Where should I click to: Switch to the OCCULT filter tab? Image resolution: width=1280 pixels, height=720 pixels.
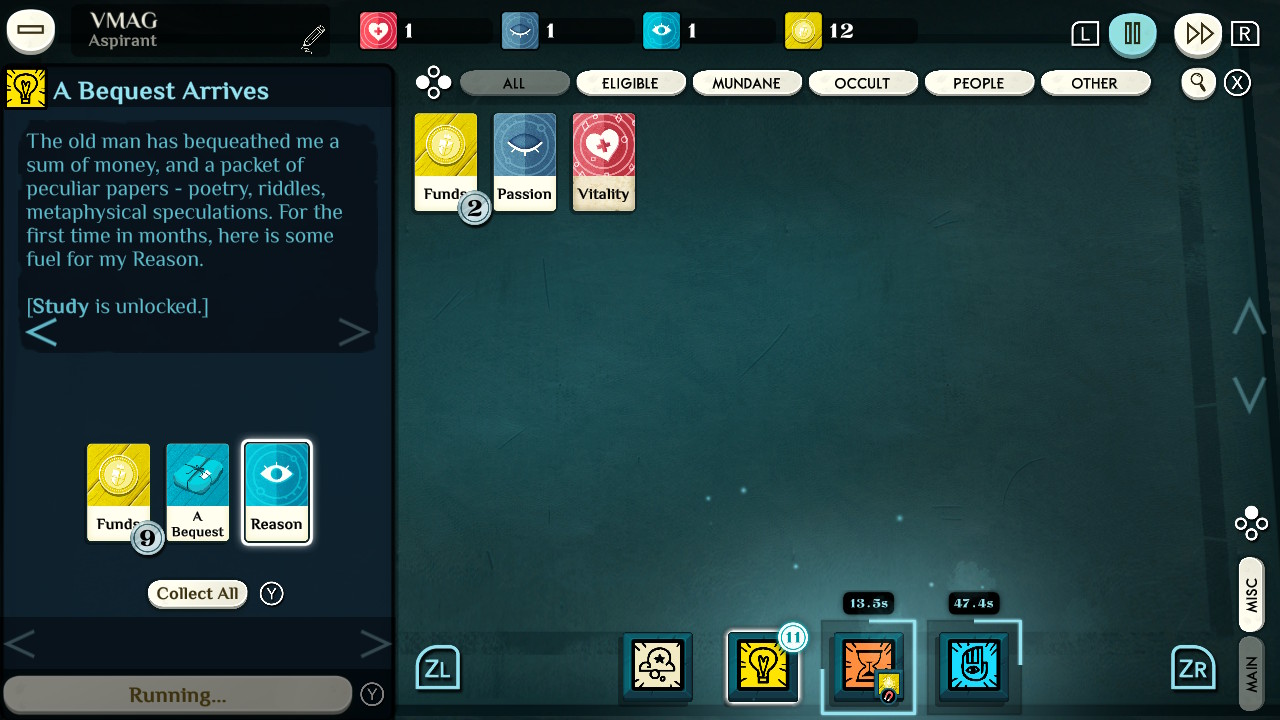click(863, 82)
